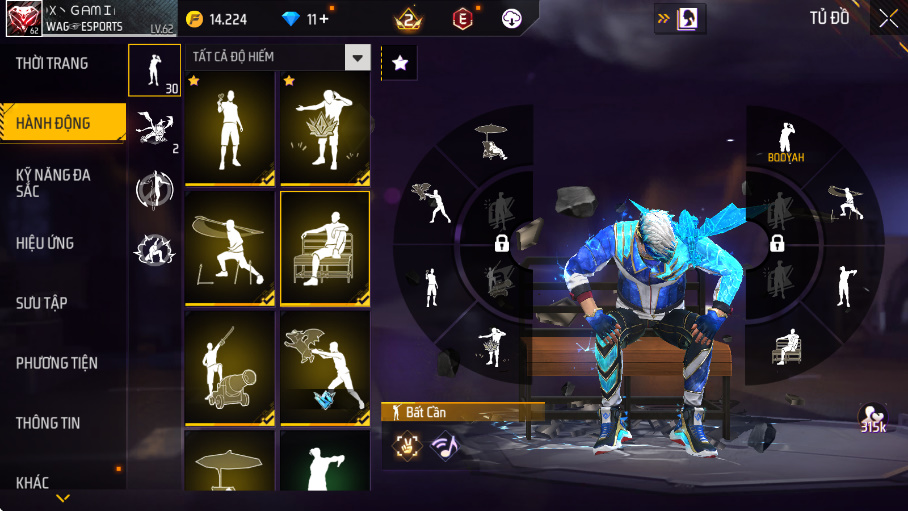Image resolution: width=908 pixels, height=511 pixels.
Task: Show the Thông Tin section
Action: pos(48,423)
